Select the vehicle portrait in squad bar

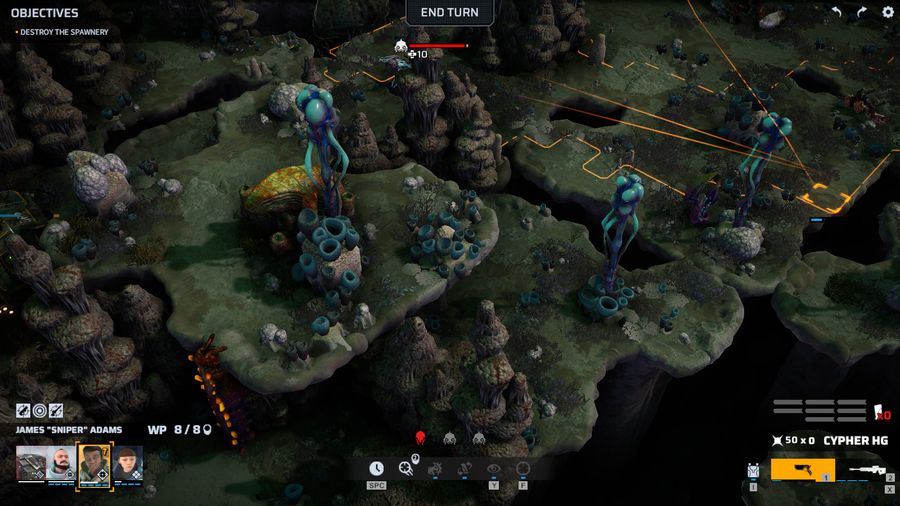pyautogui.click(x=30, y=464)
